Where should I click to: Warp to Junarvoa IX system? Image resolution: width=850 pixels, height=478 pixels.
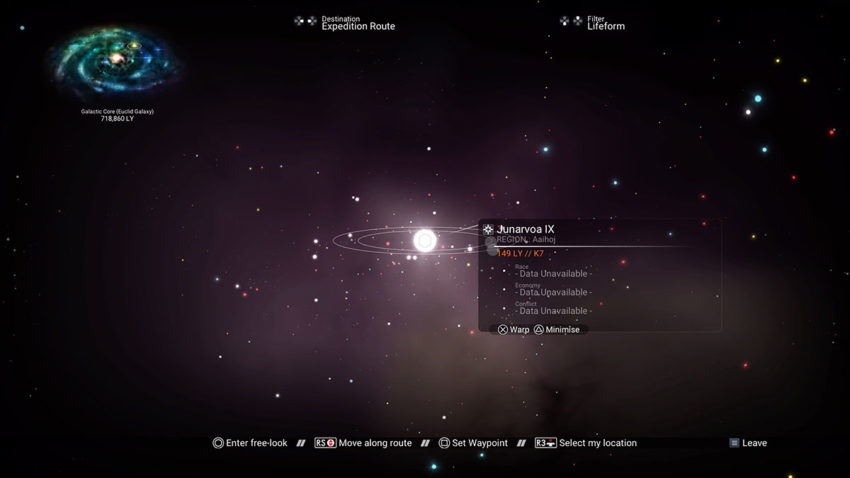[x=514, y=330]
